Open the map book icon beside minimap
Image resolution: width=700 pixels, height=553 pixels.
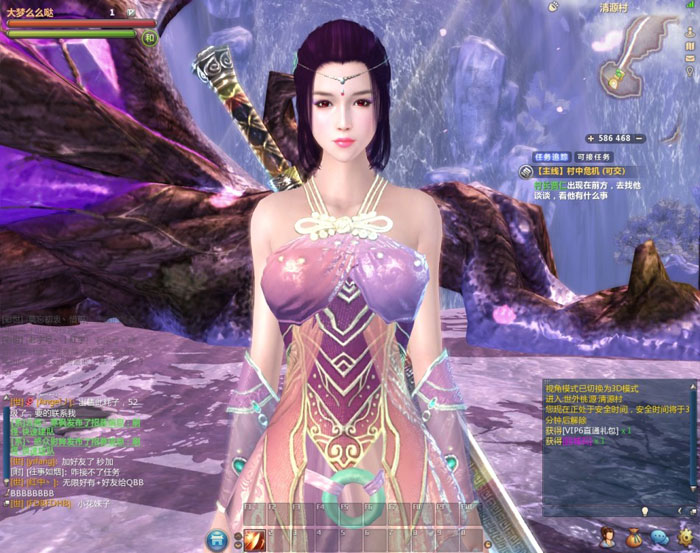click(690, 48)
